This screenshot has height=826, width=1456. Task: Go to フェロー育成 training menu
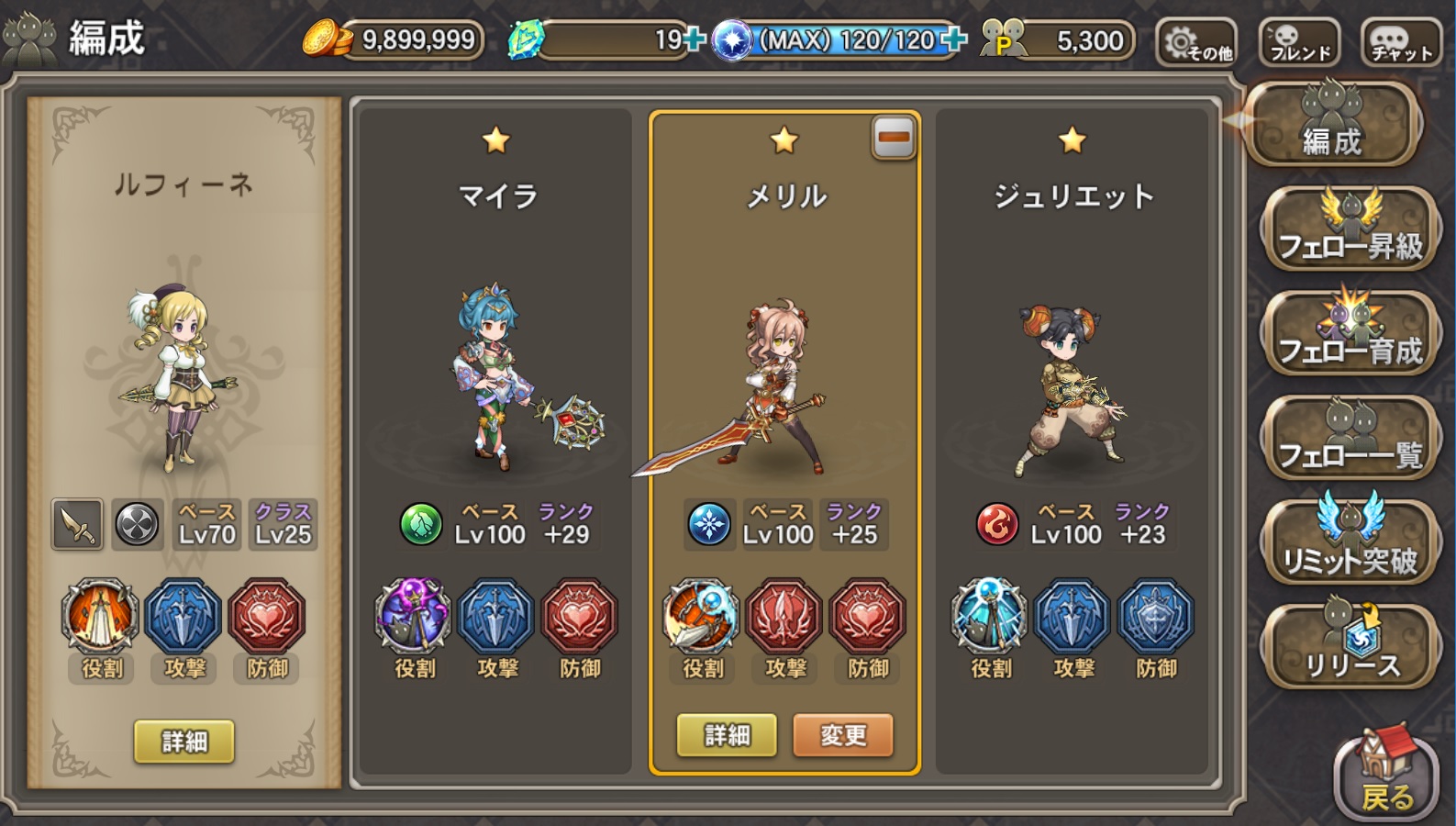(1350, 333)
